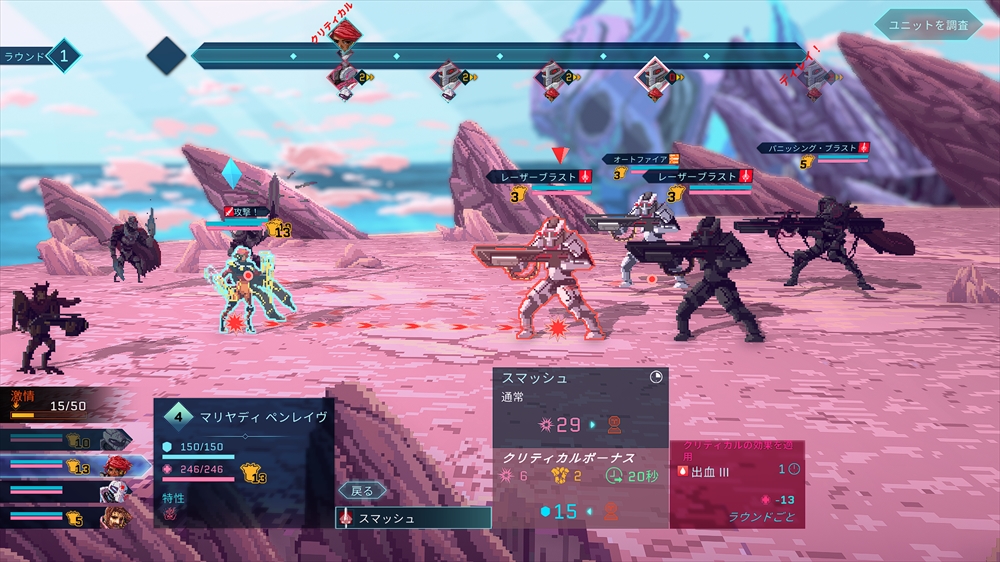Click the 戻る back button
1000x562 pixels.
[362, 491]
